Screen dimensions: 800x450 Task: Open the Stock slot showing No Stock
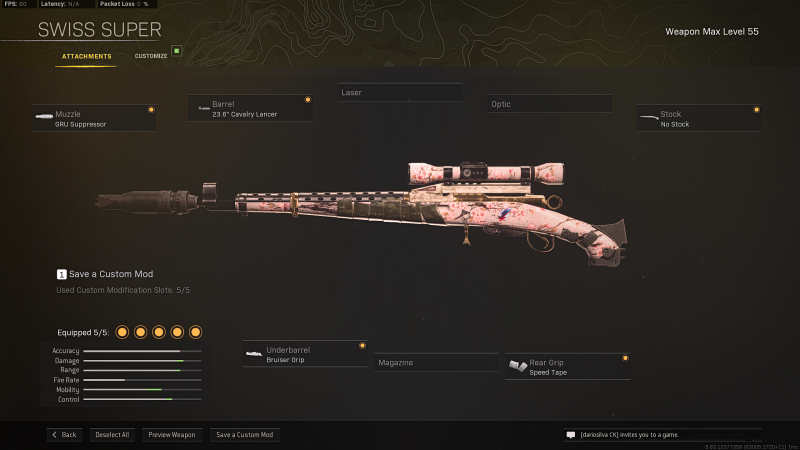[x=698, y=119]
